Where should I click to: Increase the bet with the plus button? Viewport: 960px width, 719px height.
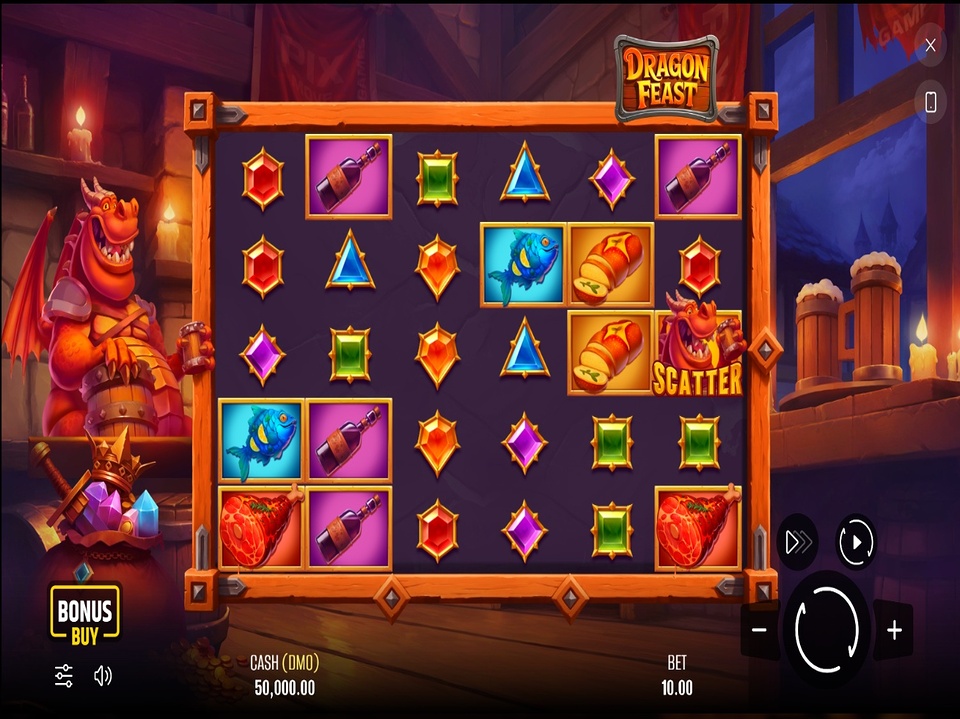[894, 630]
